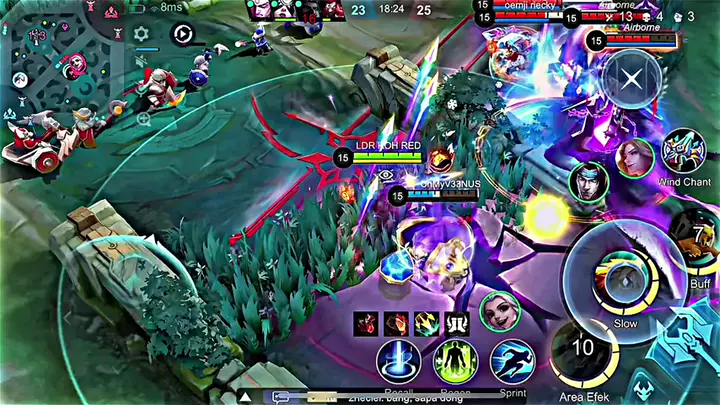Target the white-haired hero portrait near Sprint
This screenshot has height=405, width=720.
click(499, 311)
